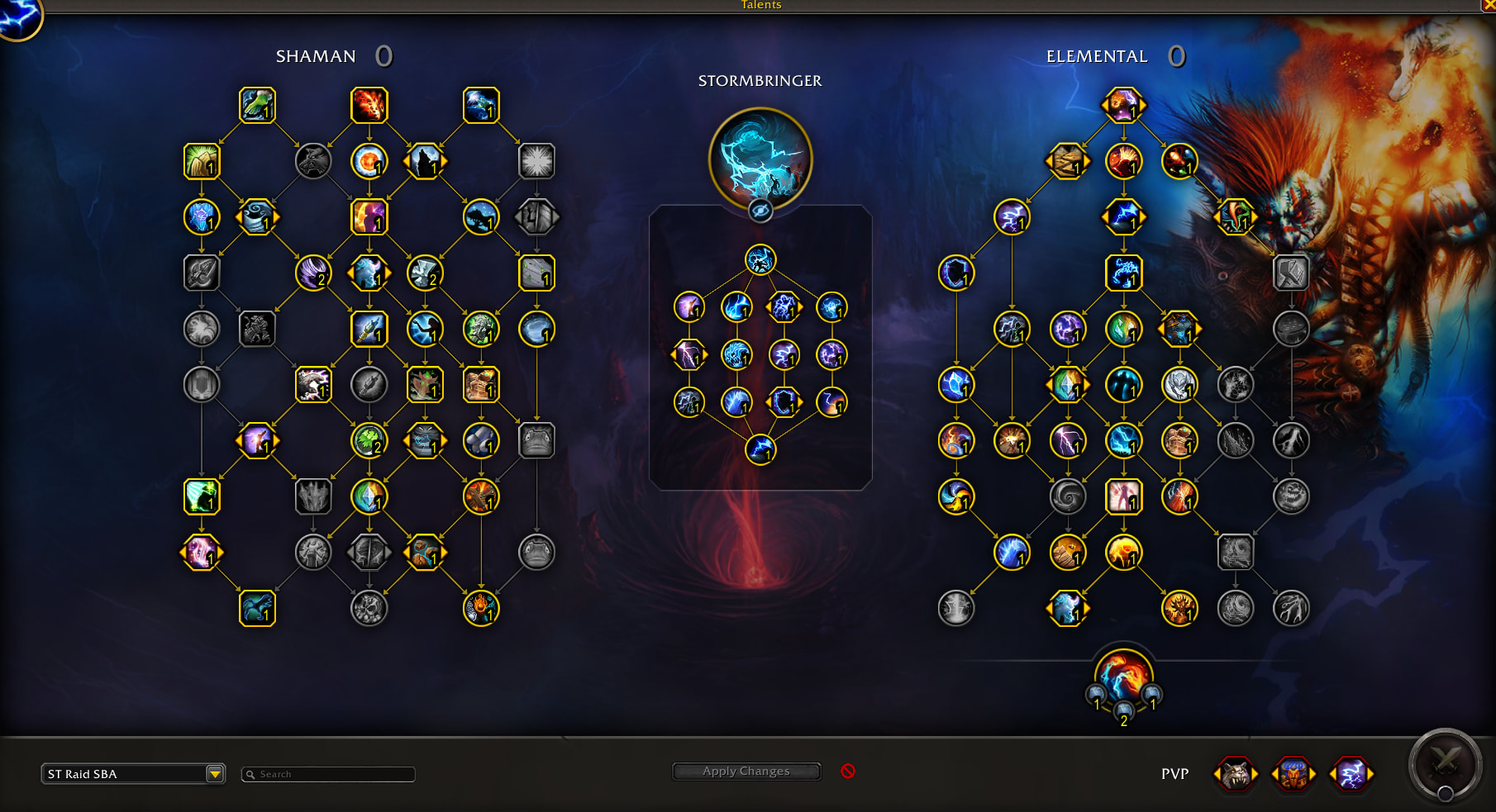Select the purple lightning PvP talent slot
Image resolution: width=1496 pixels, height=812 pixels.
pyautogui.click(x=1351, y=774)
